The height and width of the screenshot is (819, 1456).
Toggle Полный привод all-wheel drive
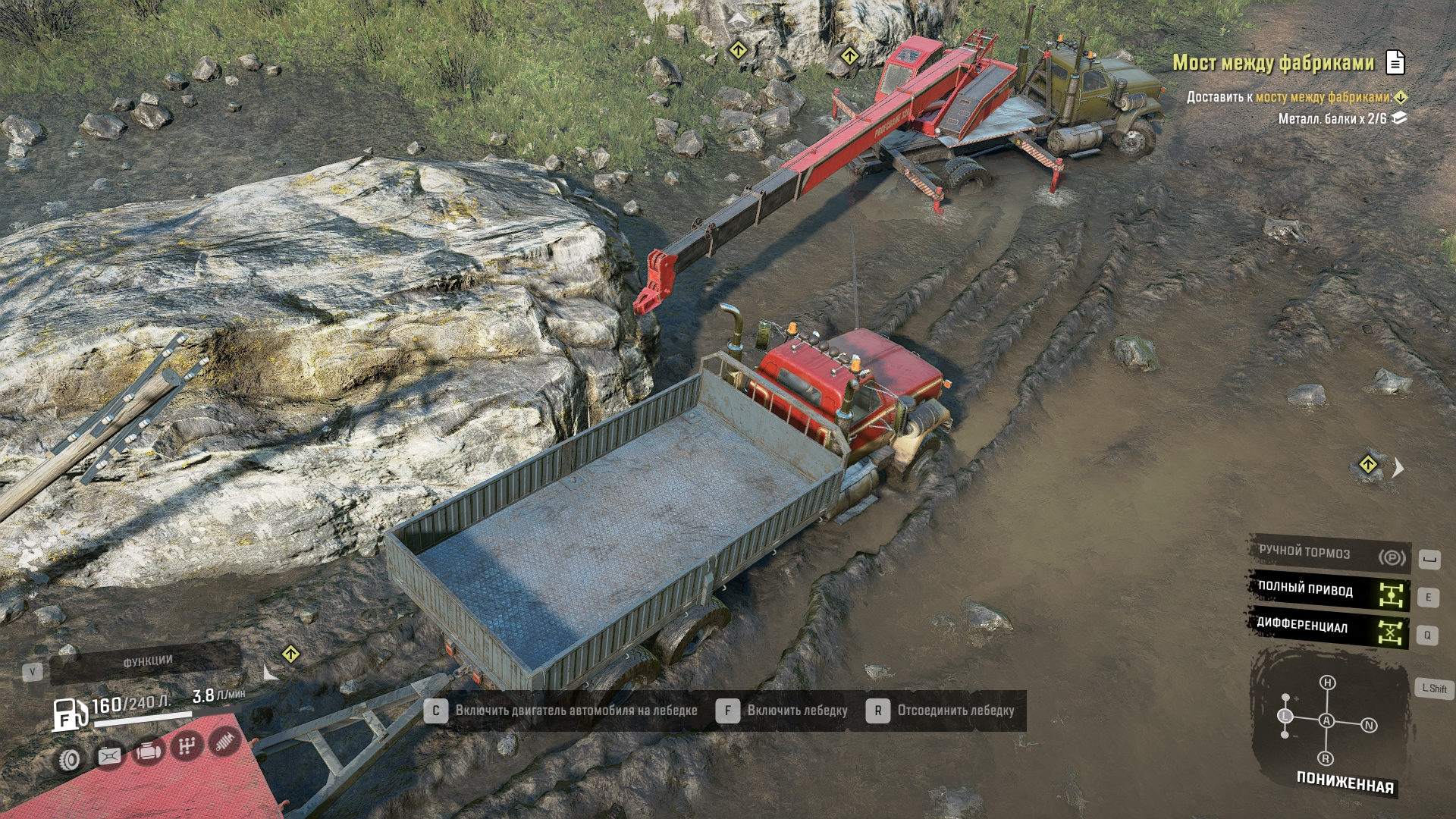[x=1329, y=591]
